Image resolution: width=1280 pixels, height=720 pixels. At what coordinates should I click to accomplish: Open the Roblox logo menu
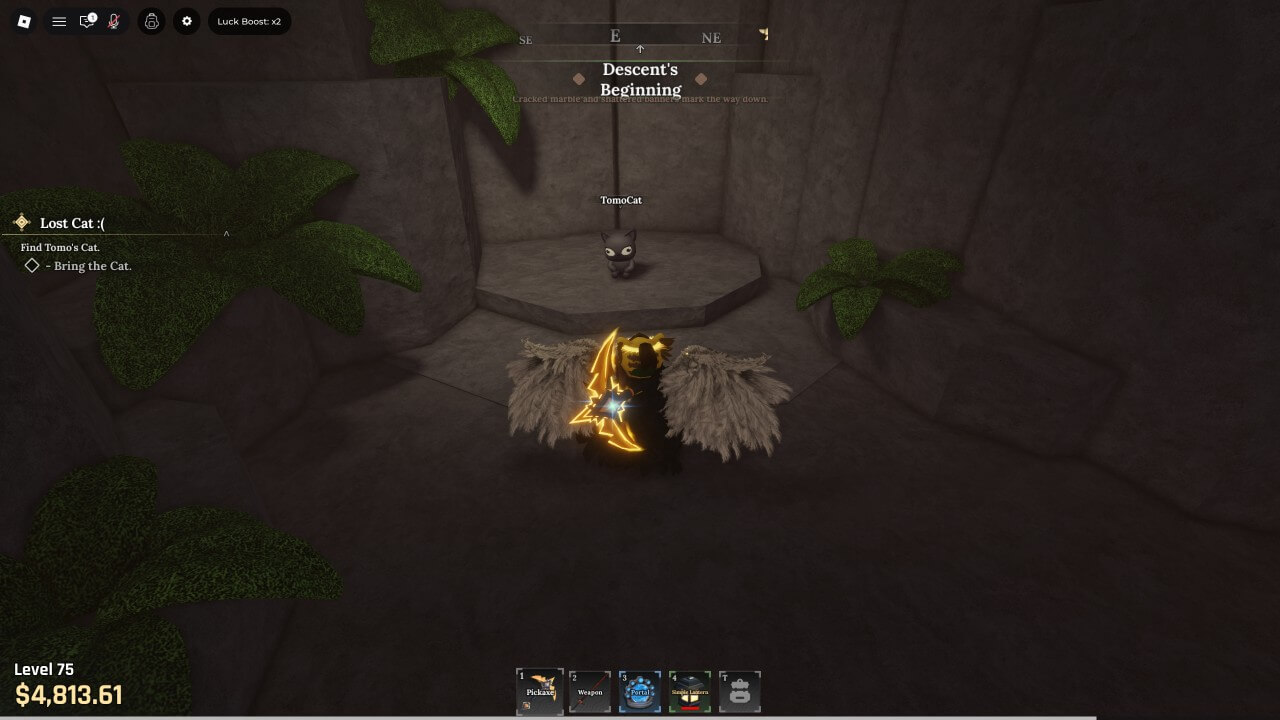(25, 21)
